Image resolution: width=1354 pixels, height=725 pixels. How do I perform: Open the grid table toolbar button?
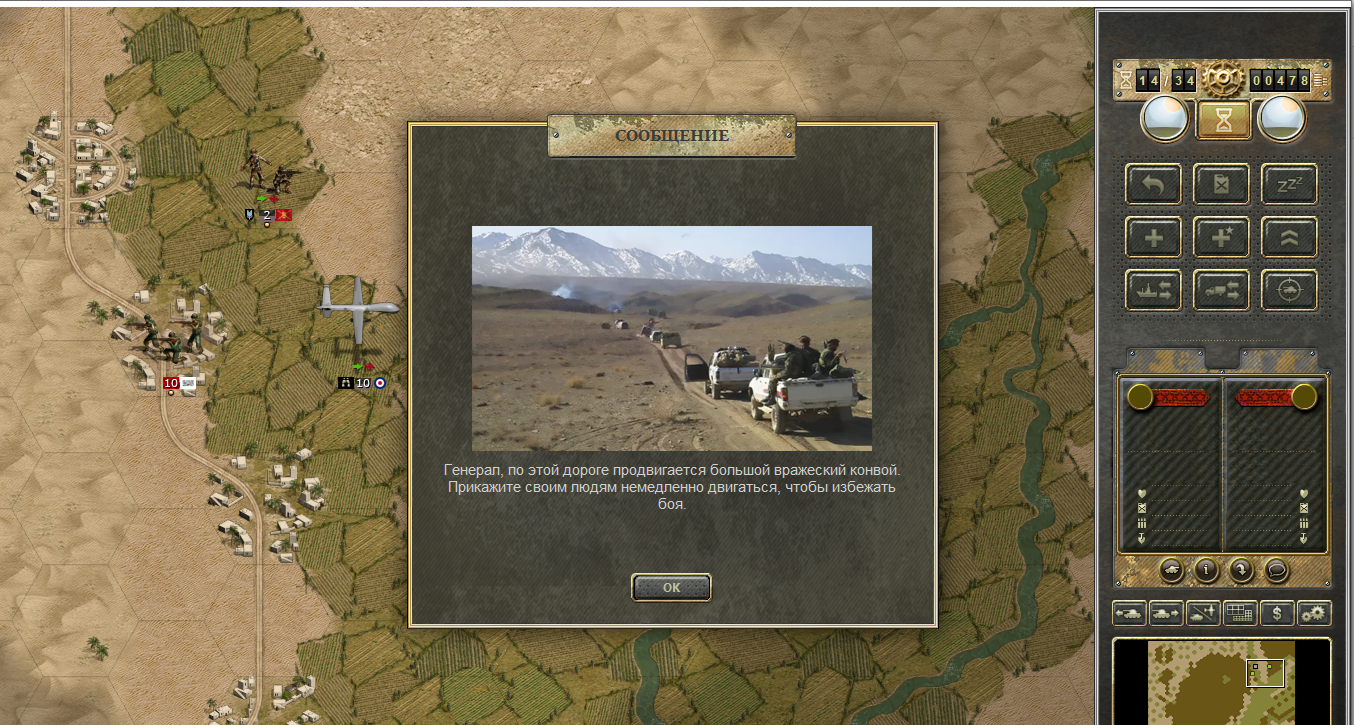[1240, 613]
